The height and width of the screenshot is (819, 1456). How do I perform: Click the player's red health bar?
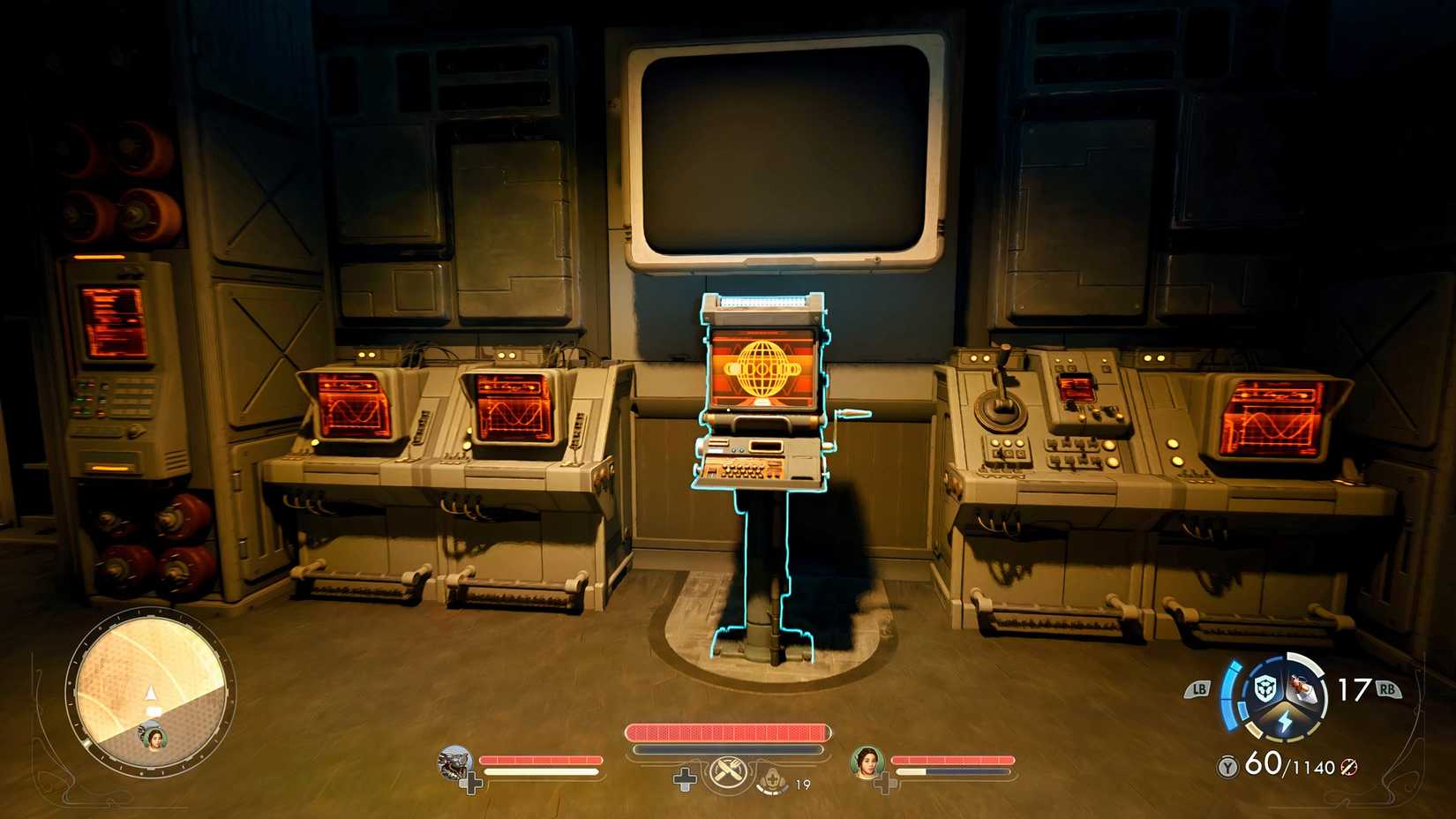click(x=728, y=733)
